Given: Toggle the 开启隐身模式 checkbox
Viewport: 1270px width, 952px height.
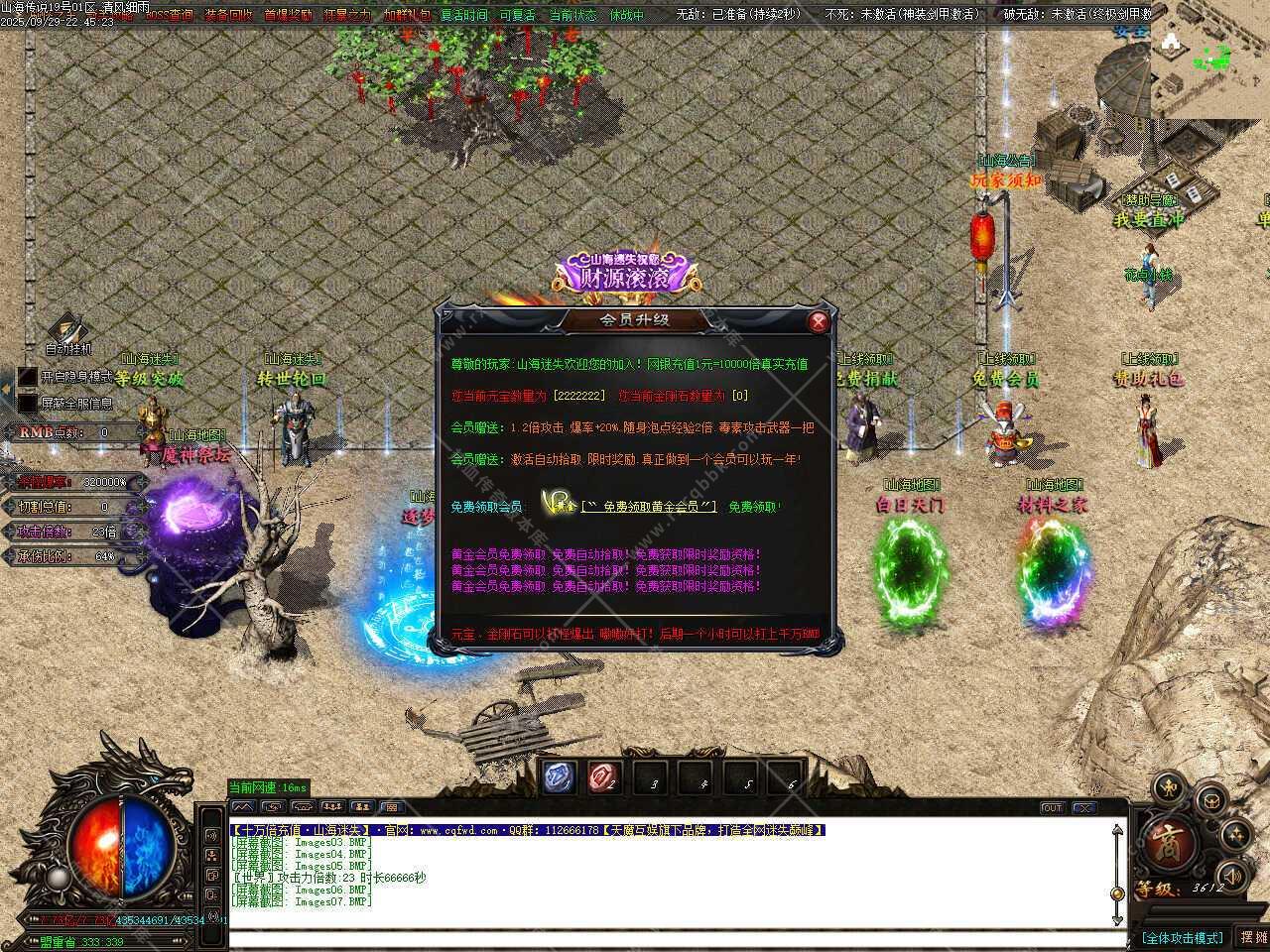Looking at the screenshot, I should coord(28,378).
